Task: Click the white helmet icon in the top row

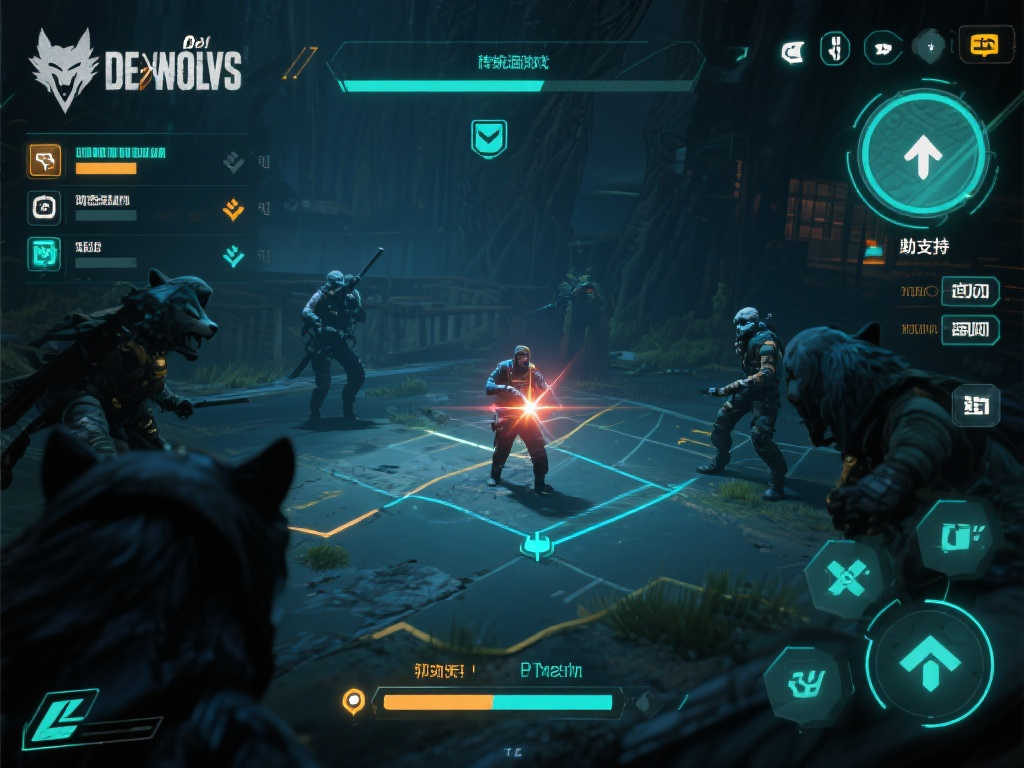Action: [792, 47]
